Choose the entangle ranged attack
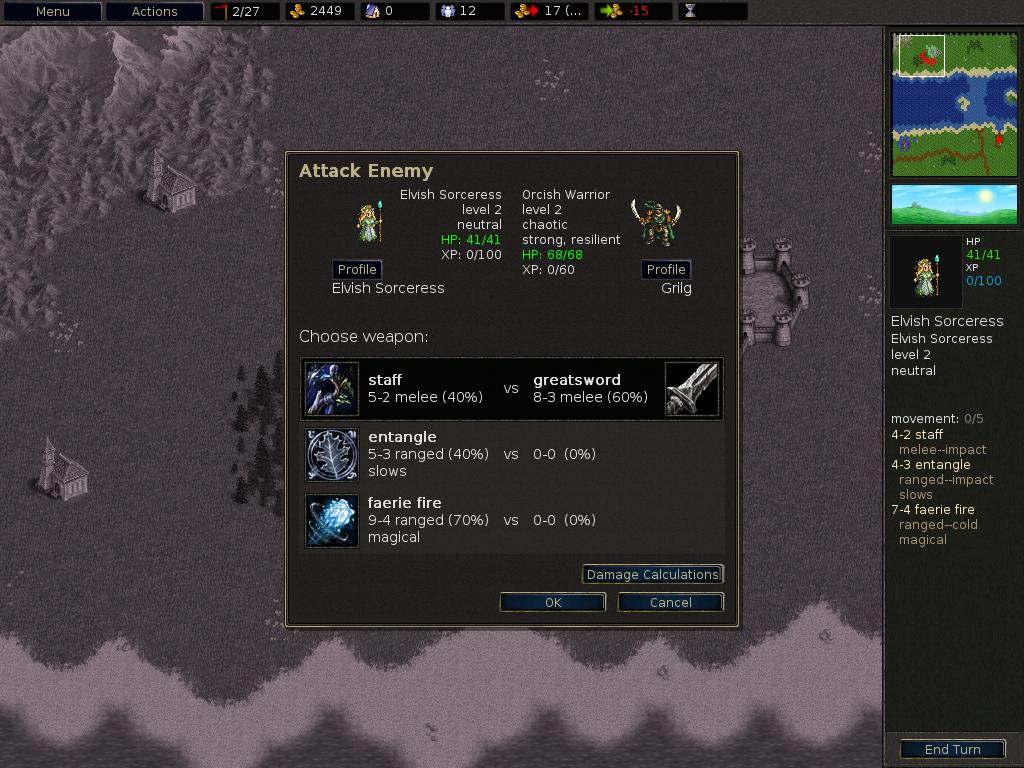The height and width of the screenshot is (768, 1024). pos(511,454)
